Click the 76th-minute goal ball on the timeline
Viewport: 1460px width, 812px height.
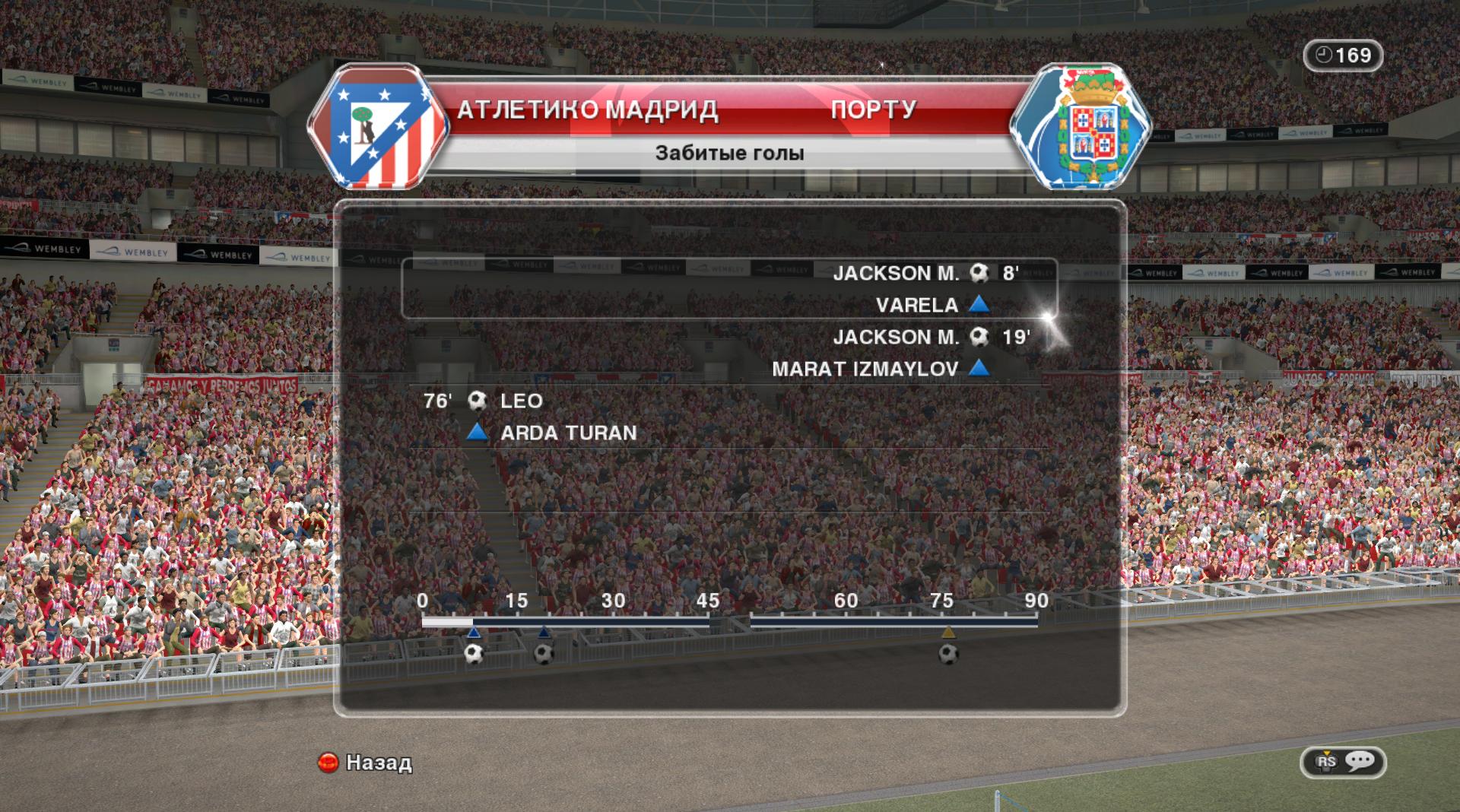947,653
